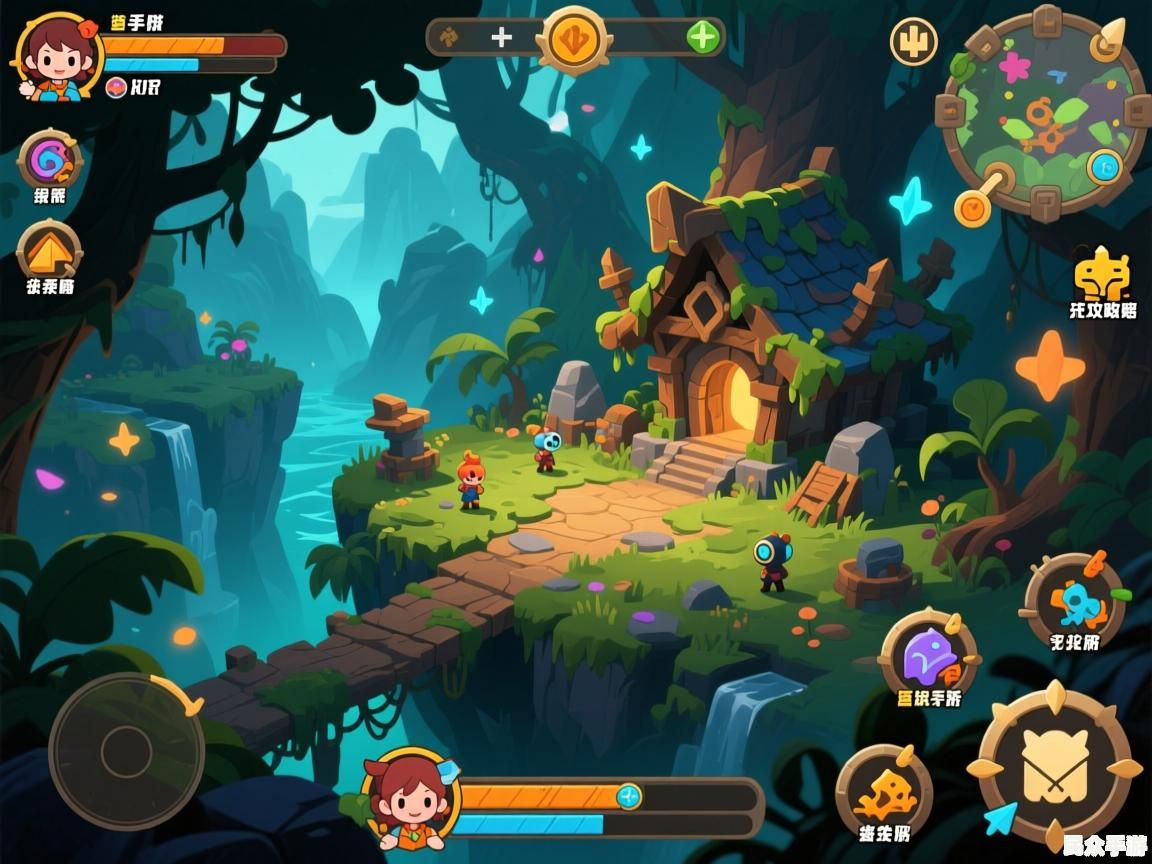Activate the blue and orange creature skill
Image resolution: width=1152 pixels, height=864 pixels.
click(1074, 600)
